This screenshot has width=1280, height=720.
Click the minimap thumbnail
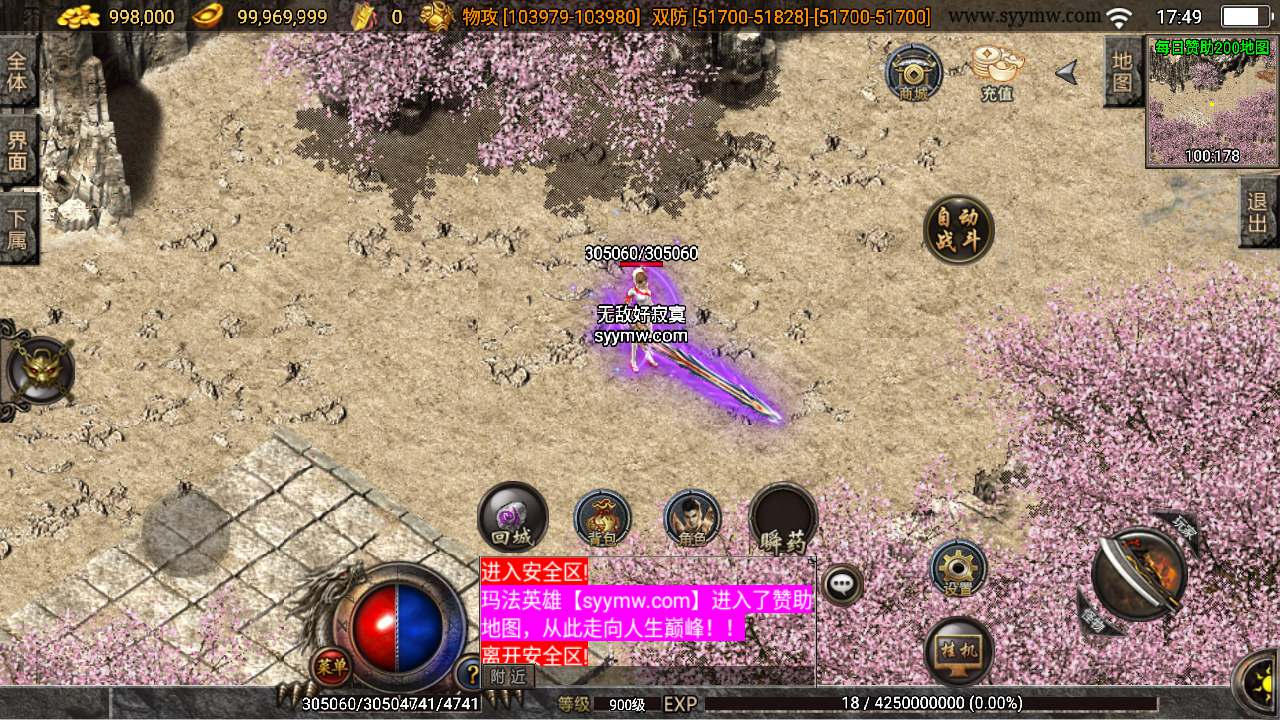coord(1212,100)
